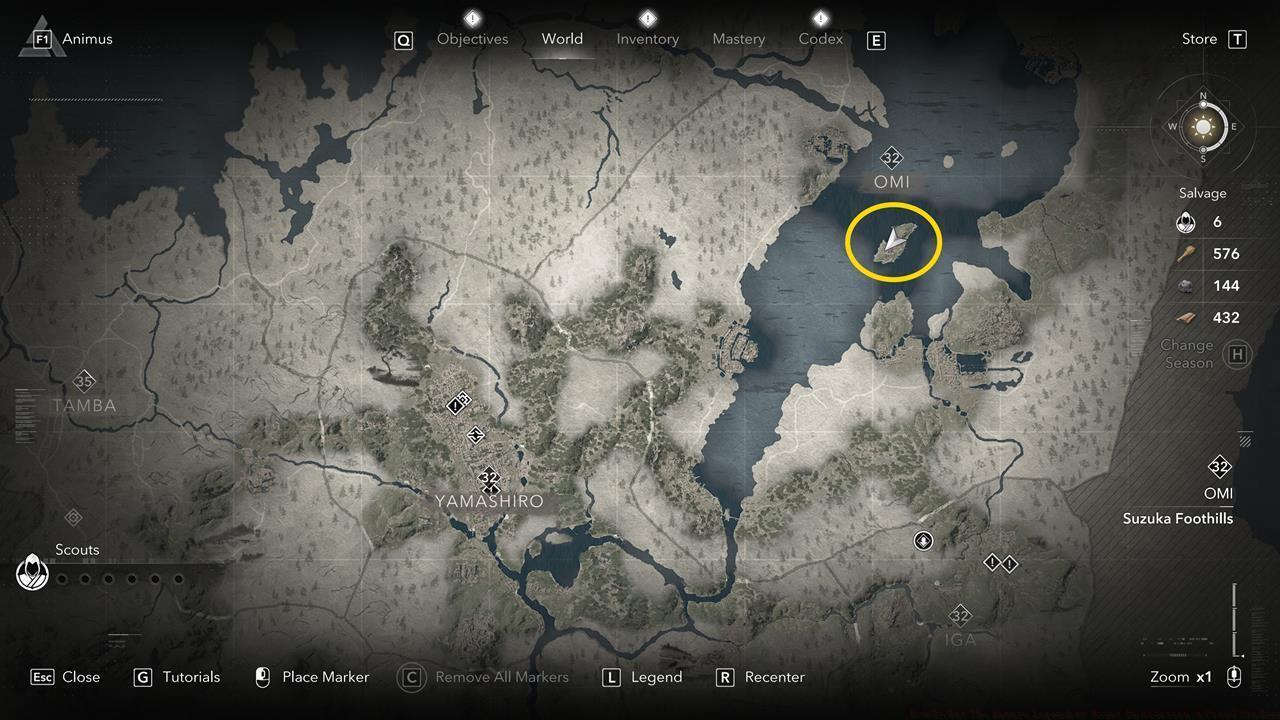The height and width of the screenshot is (720, 1280).
Task: Click the IGA level 32 region icon
Action: click(x=962, y=617)
